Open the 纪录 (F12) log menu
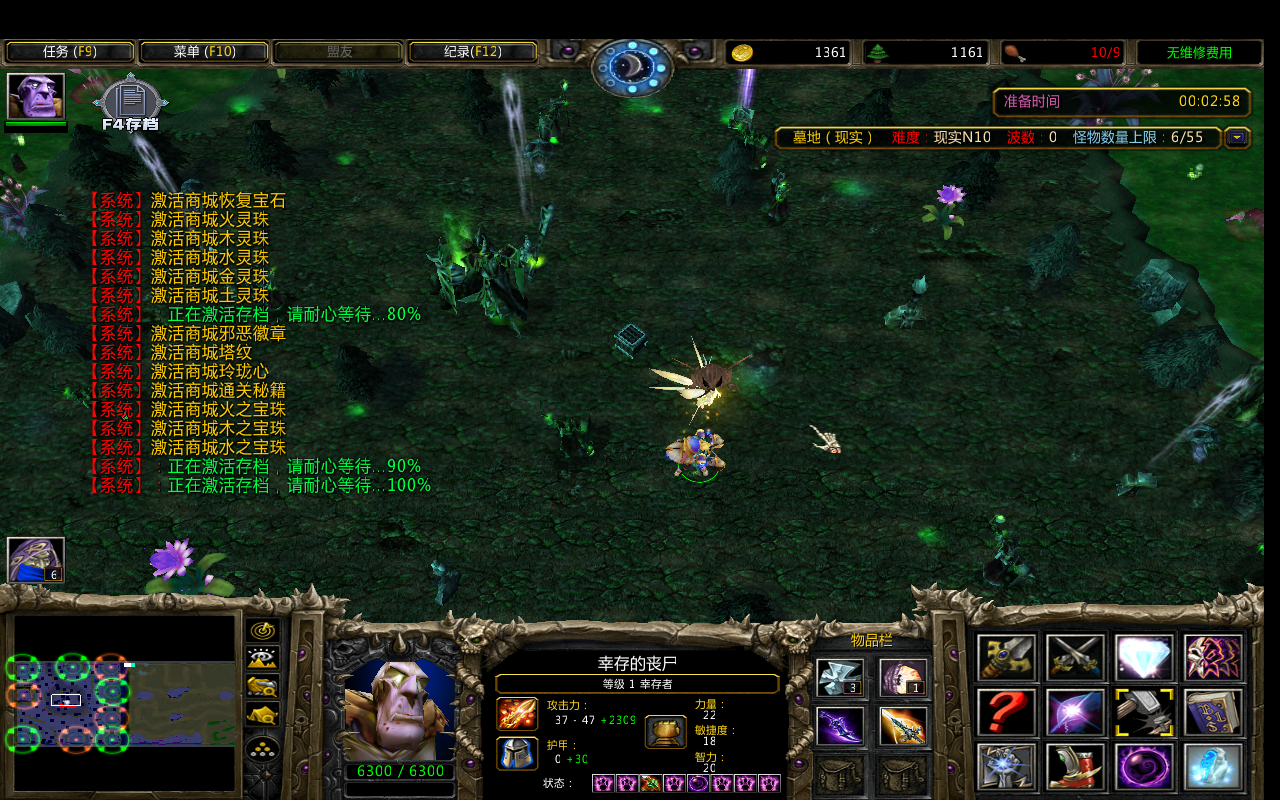 pyautogui.click(x=472, y=52)
